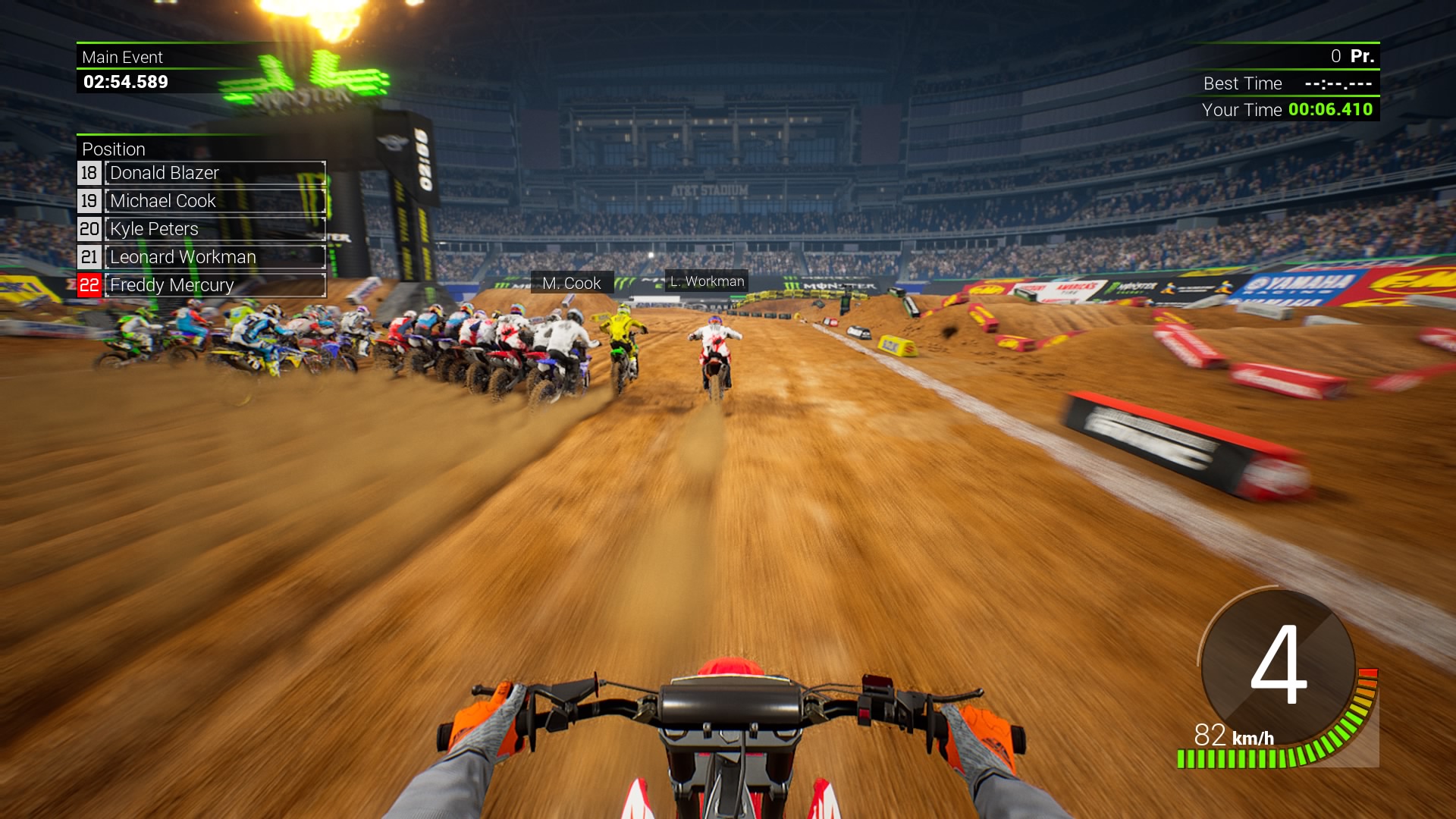Select the M. Cook rider name tag
This screenshot has width=1456, height=819.
[x=570, y=283]
